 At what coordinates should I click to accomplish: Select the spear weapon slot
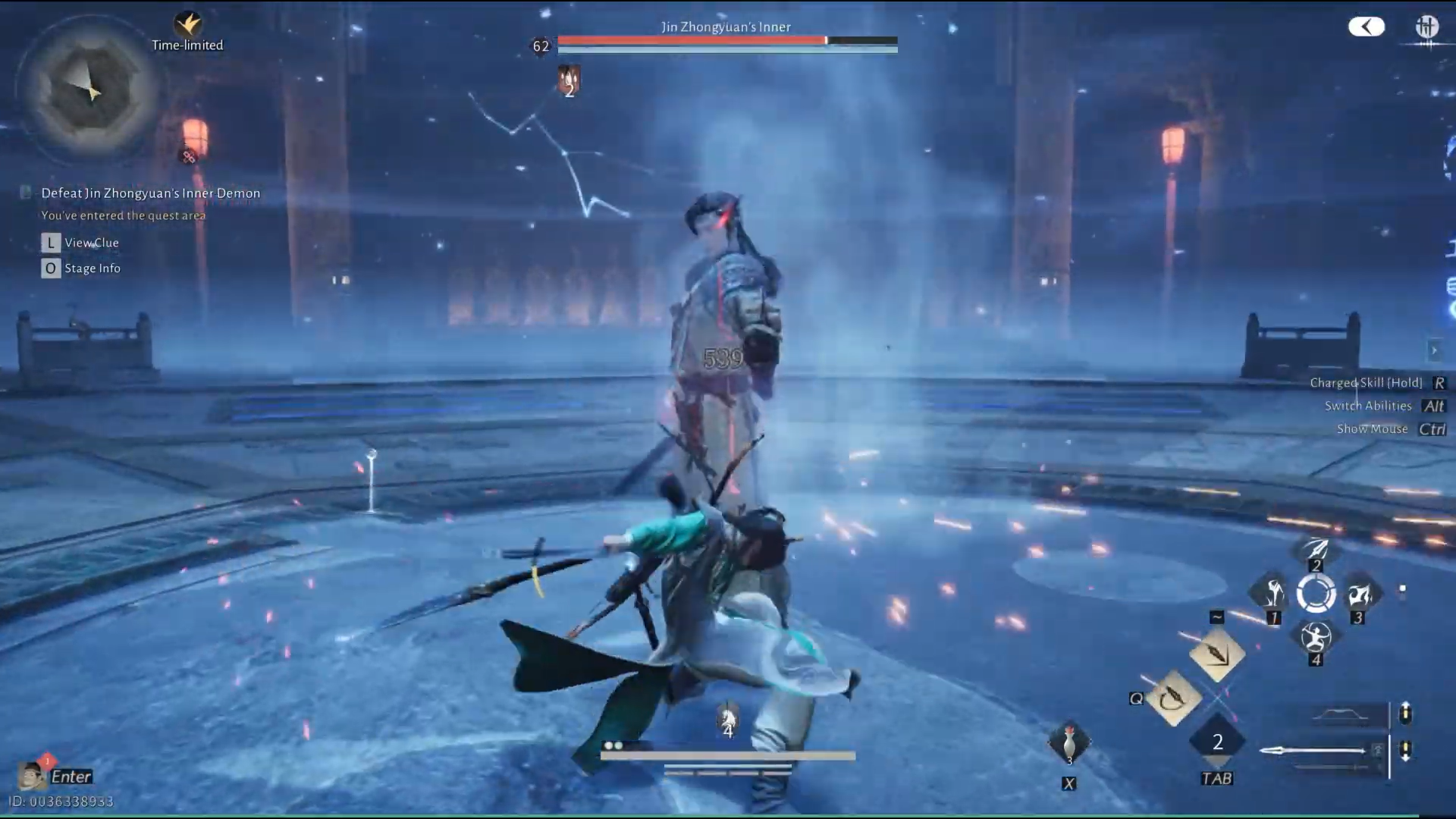(1318, 751)
